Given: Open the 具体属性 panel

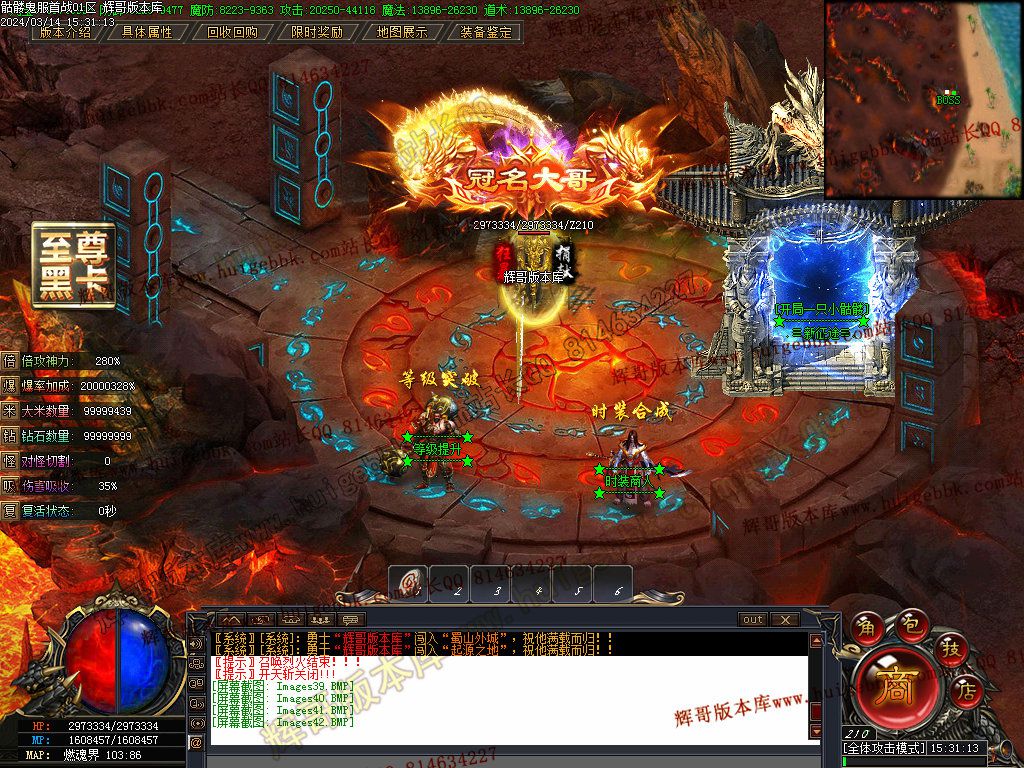Looking at the screenshot, I should (x=147, y=32).
